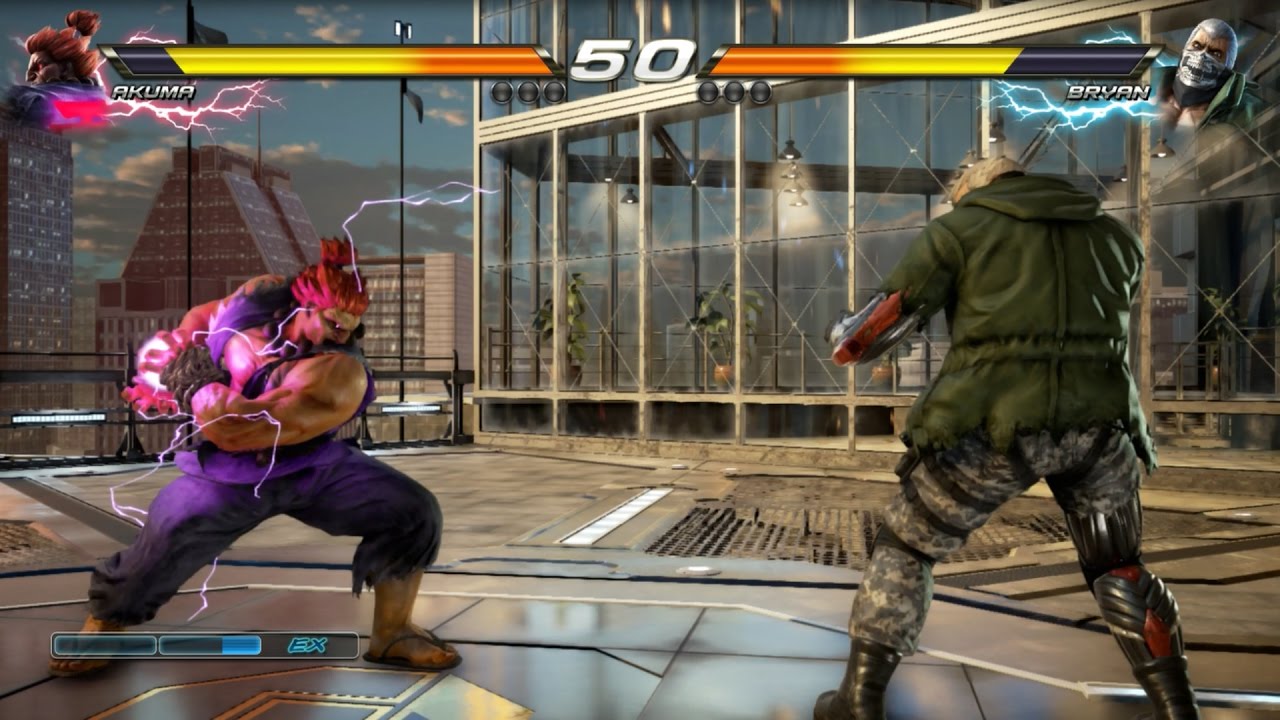Click the EX label on the meter bar
This screenshot has width=1280, height=720.
coord(307,645)
